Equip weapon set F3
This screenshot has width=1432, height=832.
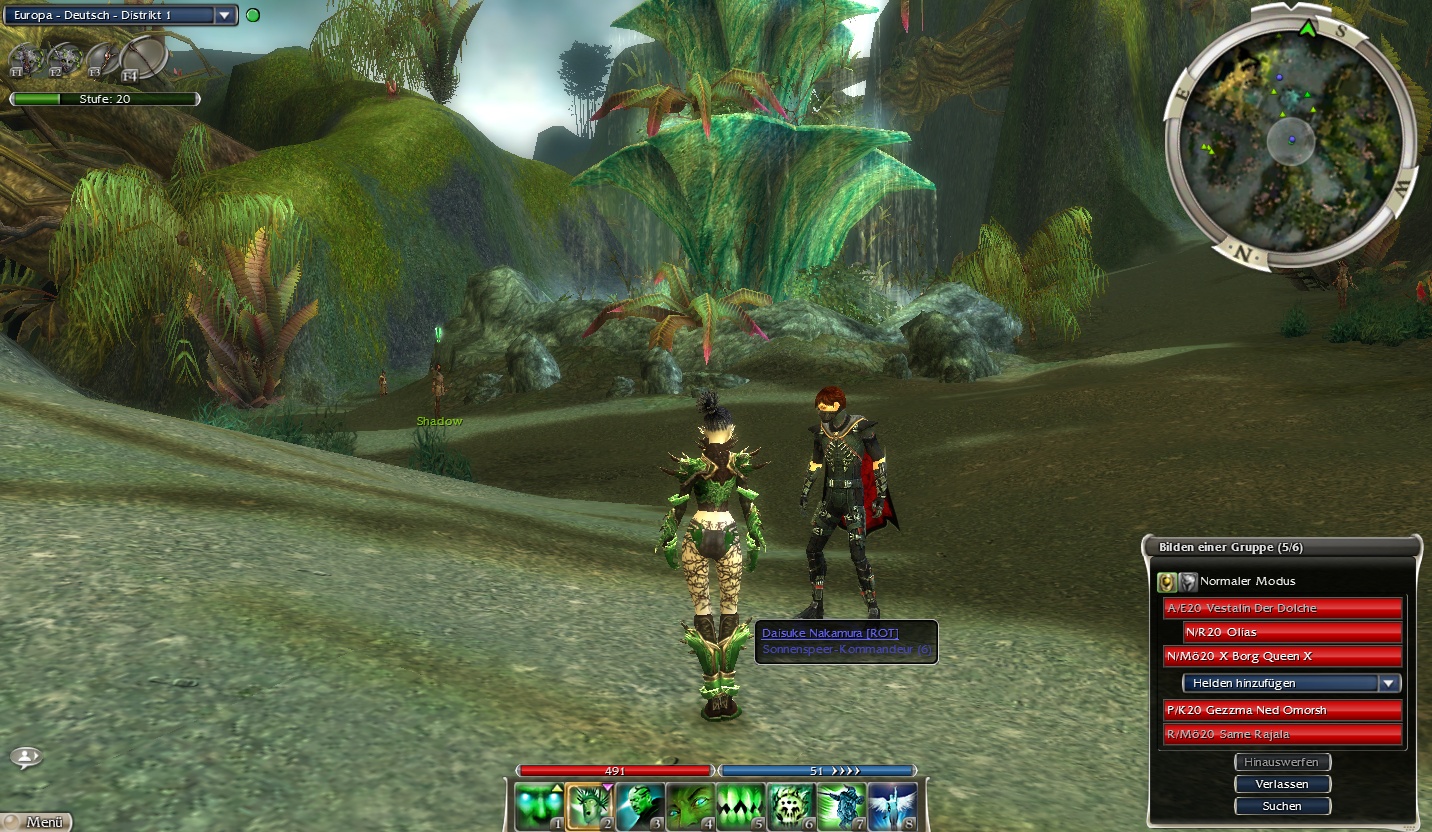[x=100, y=58]
